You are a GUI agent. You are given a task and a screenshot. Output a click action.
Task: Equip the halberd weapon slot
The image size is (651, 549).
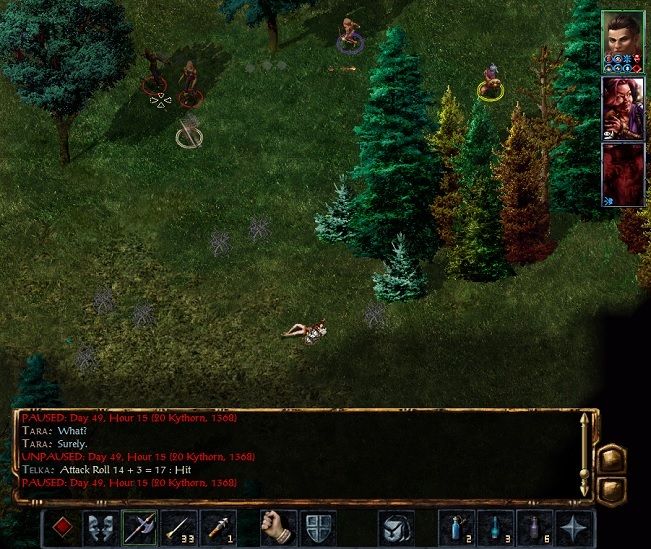pos(140,526)
